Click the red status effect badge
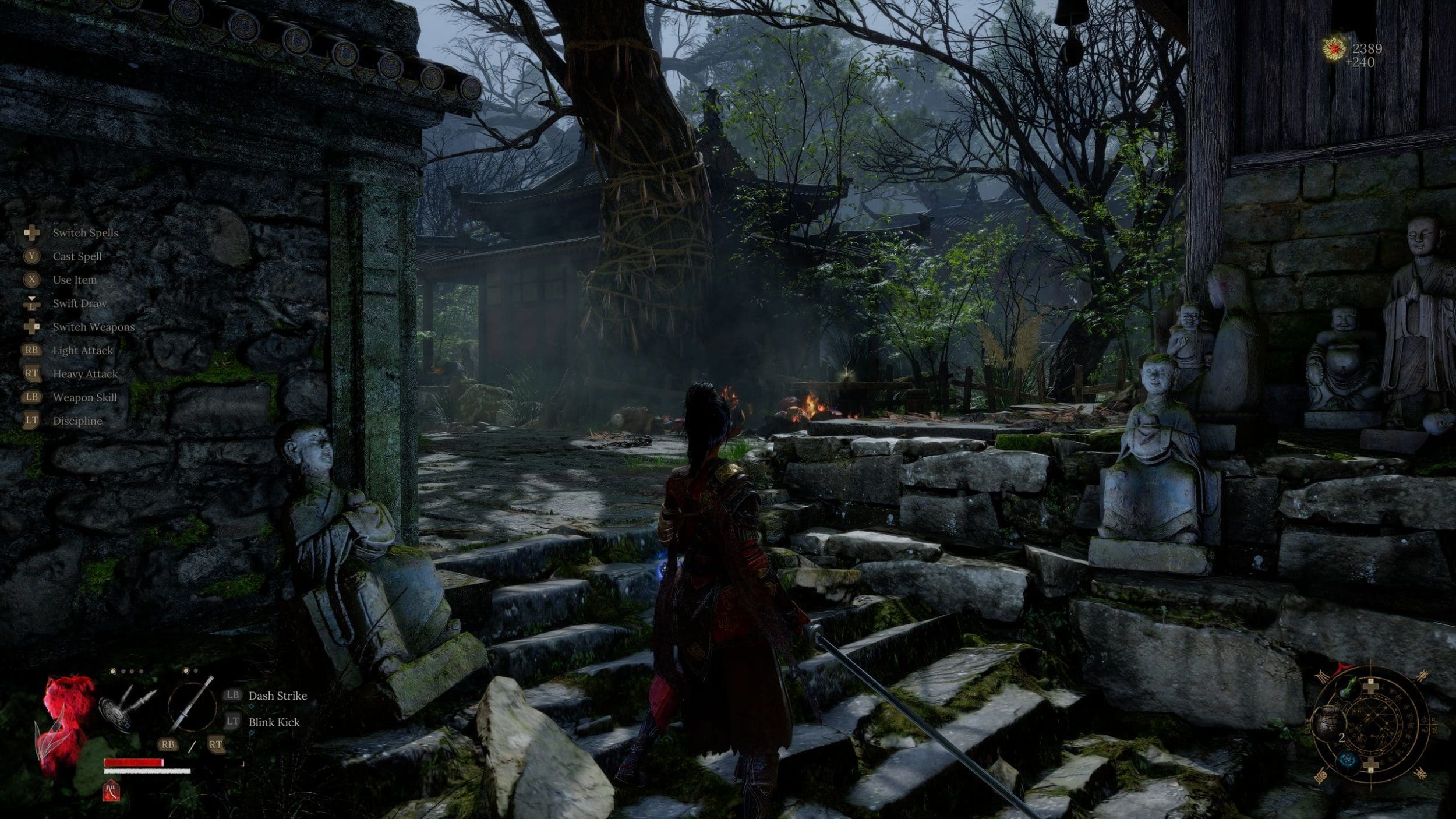 point(111,790)
